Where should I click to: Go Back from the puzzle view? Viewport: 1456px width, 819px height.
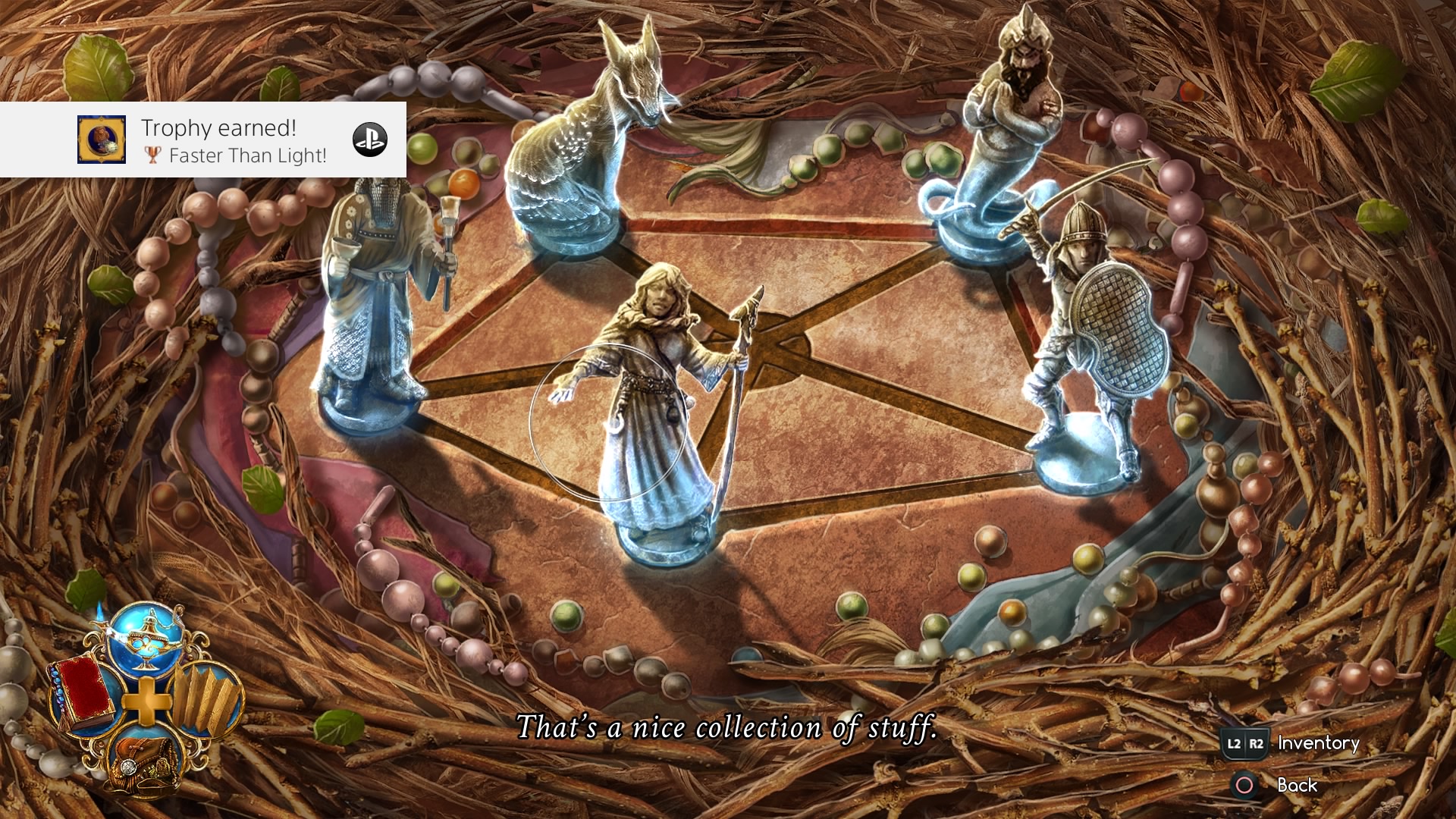[1297, 785]
